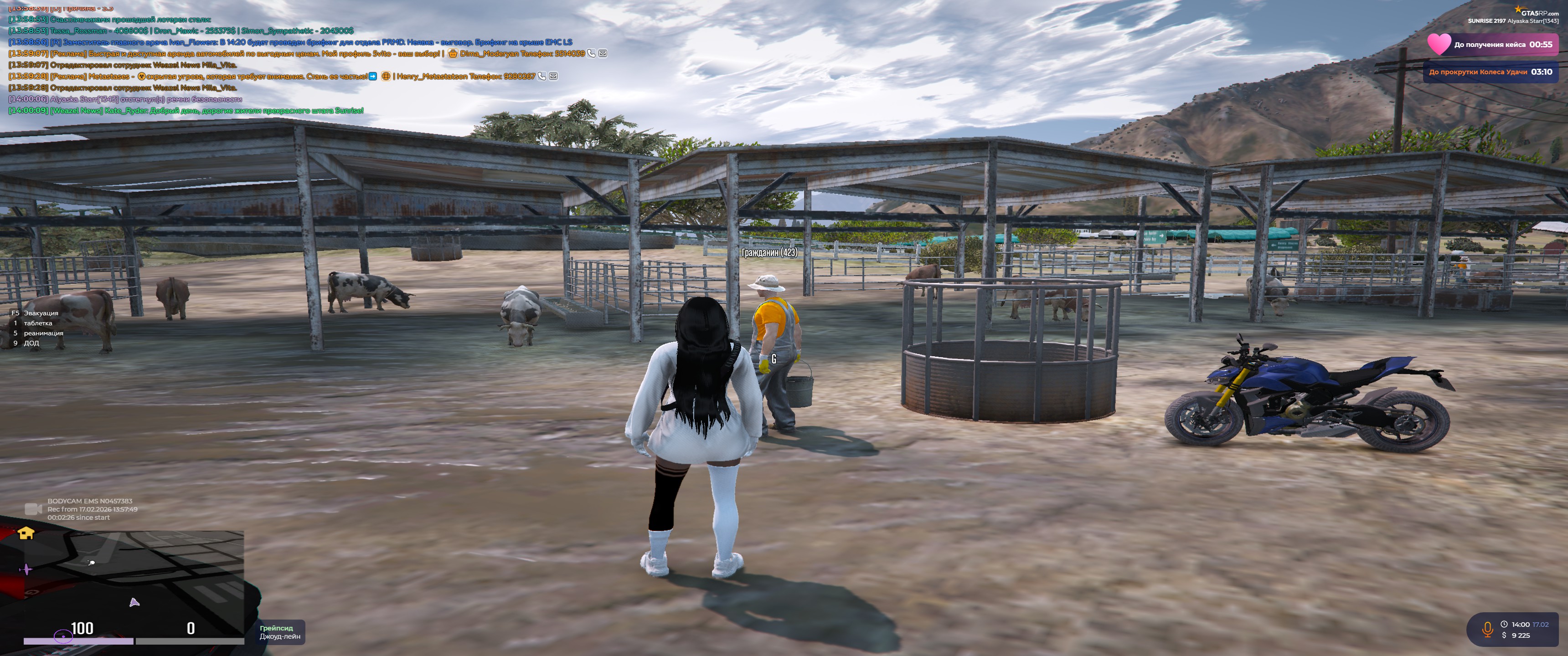Viewport: 1568px width, 656px height.
Task: Open the Колеса Удачи wheel banner
Action: tap(1490, 72)
